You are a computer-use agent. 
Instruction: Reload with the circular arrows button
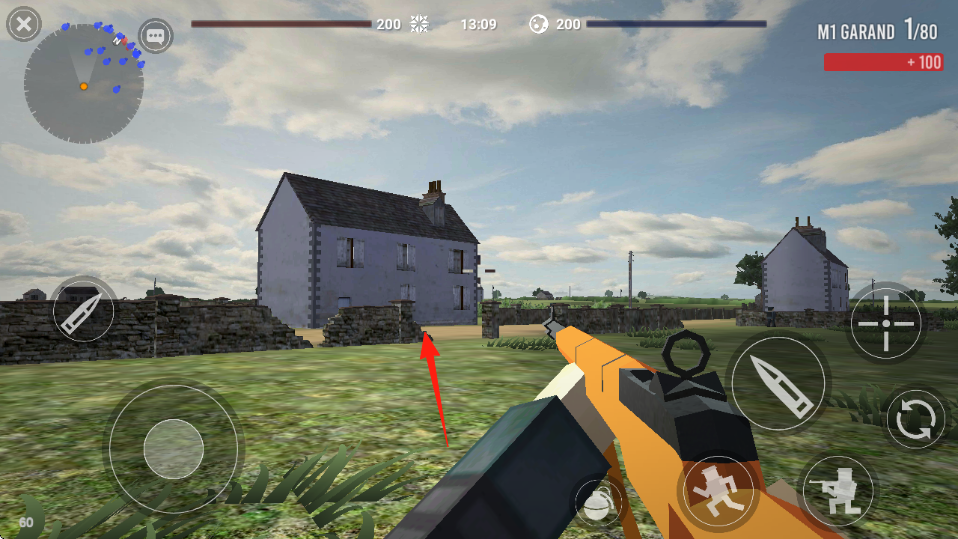pyautogui.click(x=915, y=419)
